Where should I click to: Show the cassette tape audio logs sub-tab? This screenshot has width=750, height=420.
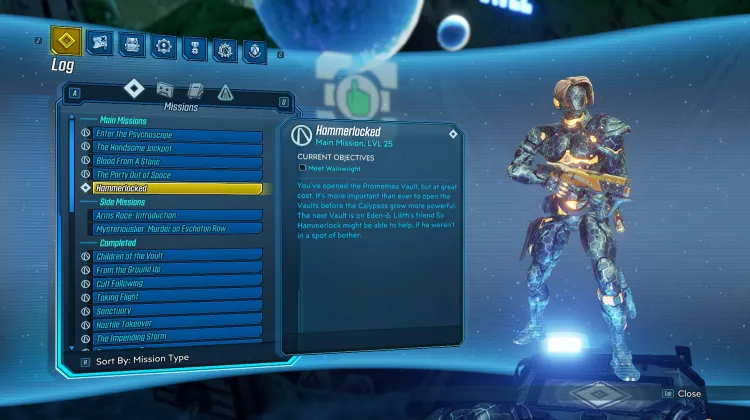coord(166,90)
